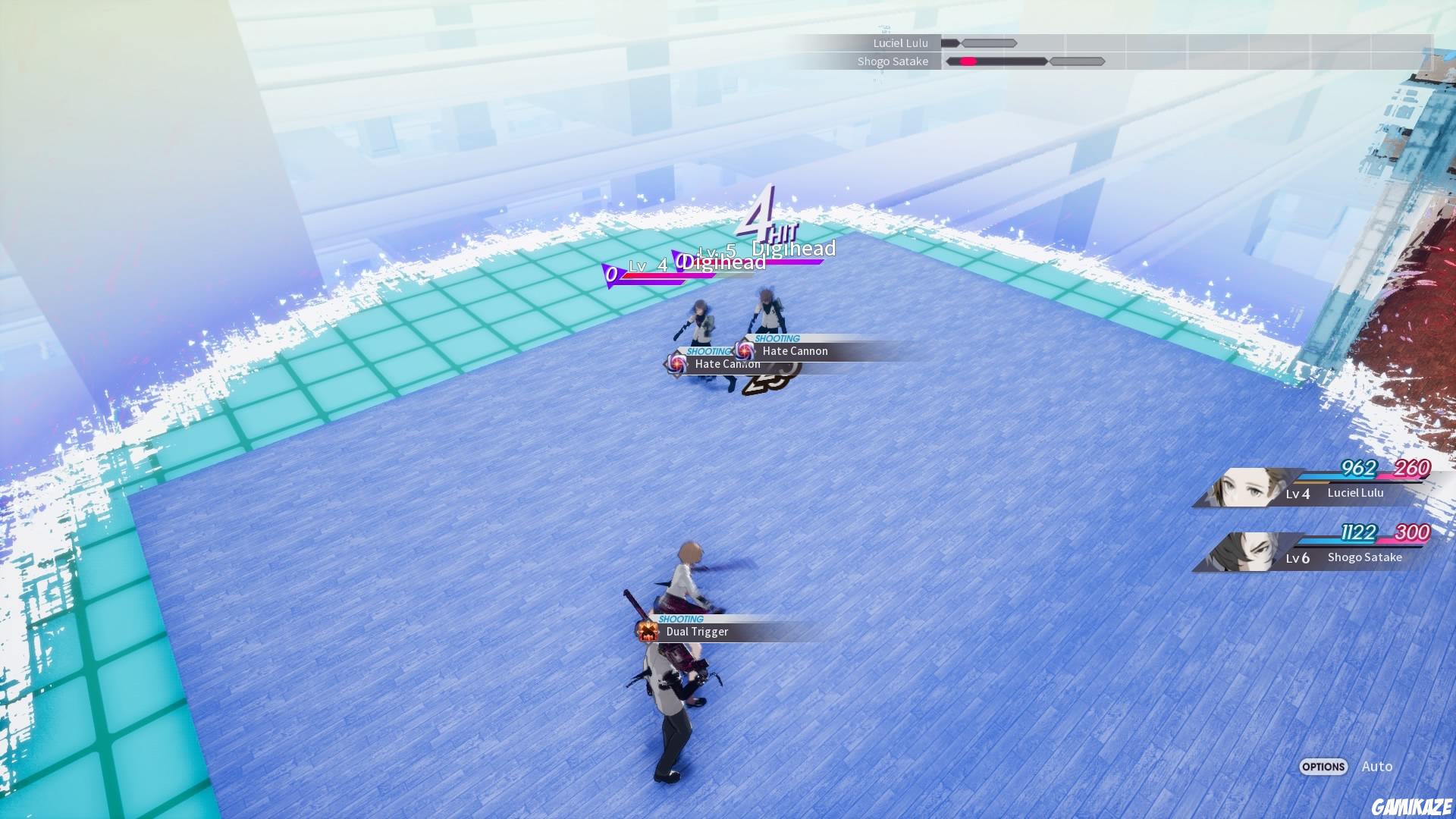The width and height of the screenshot is (1456, 819).
Task: Select the Luciel Lulu timeline name tab
Action: (899, 42)
